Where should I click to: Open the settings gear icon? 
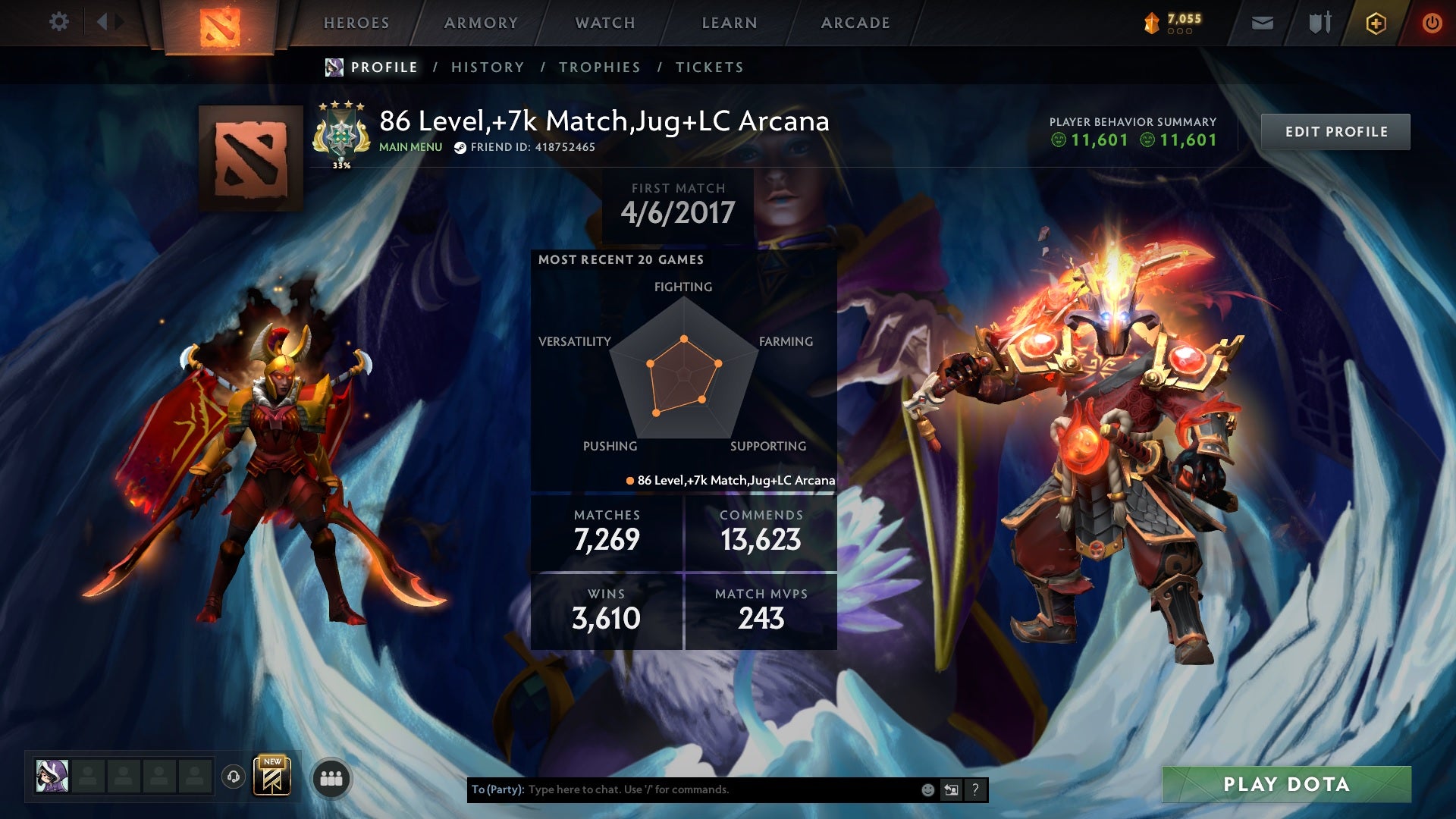59,22
